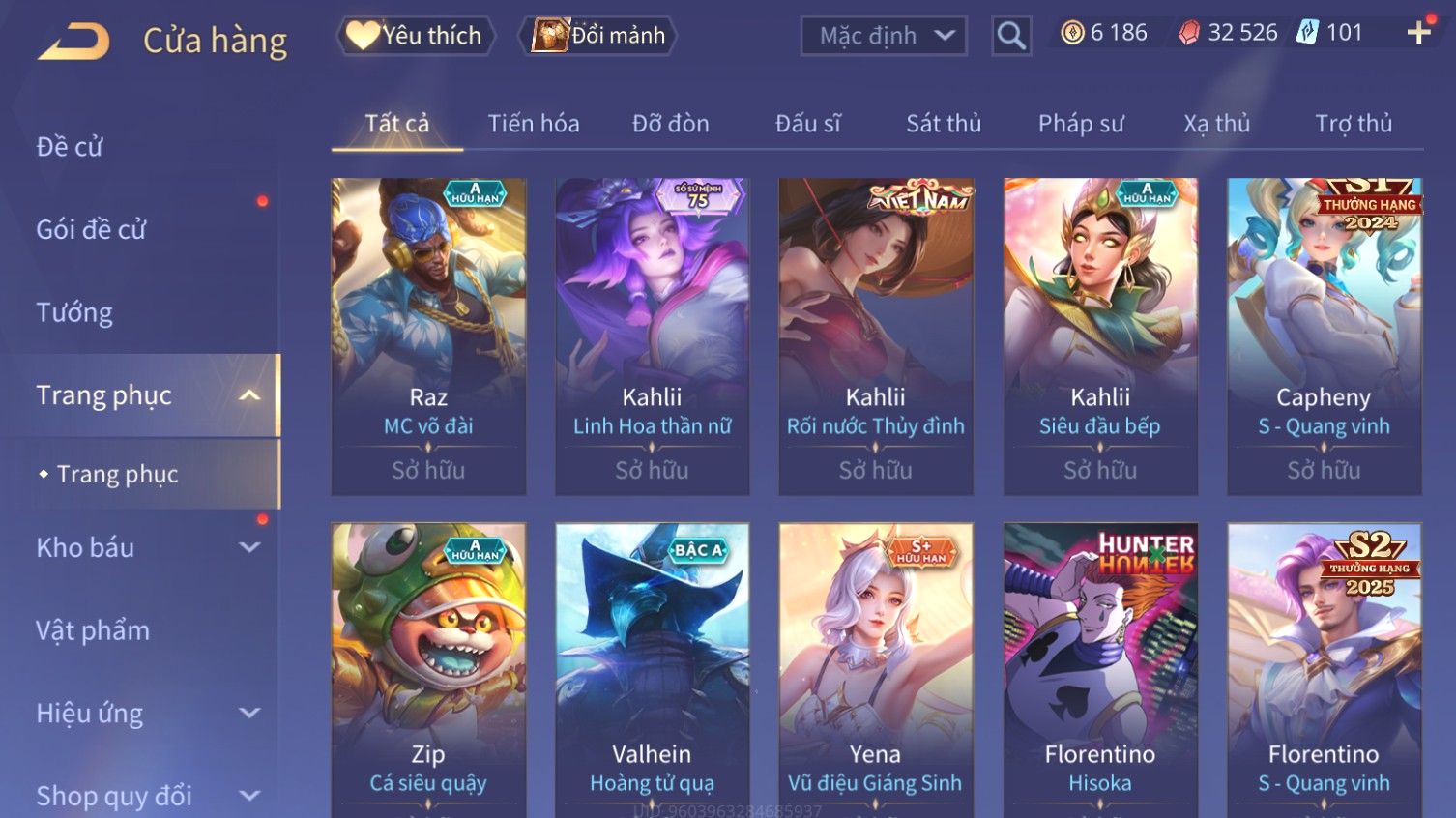Add currency with the plus button

point(1418,33)
